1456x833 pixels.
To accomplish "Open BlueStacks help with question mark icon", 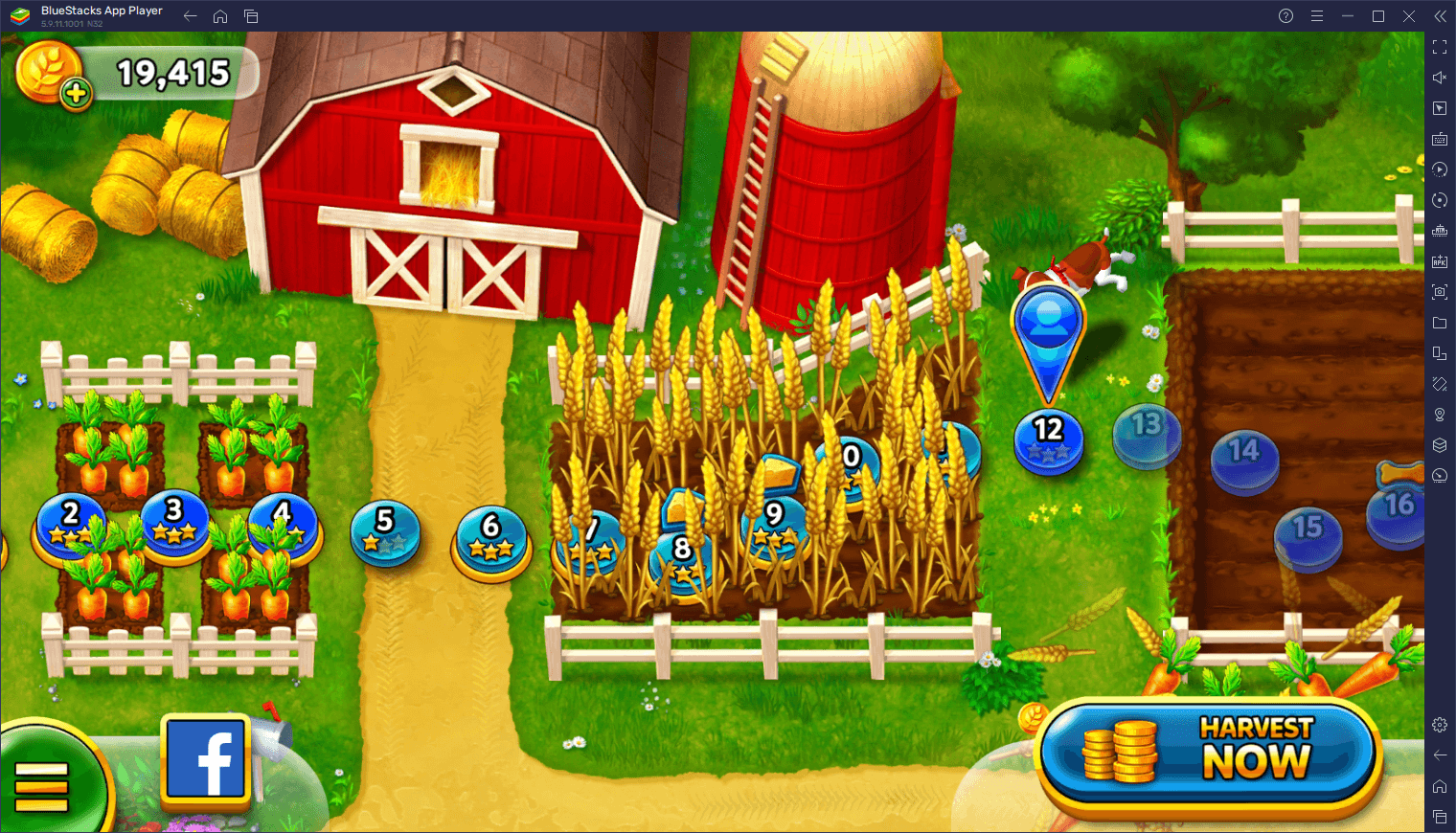I will pos(1285,15).
